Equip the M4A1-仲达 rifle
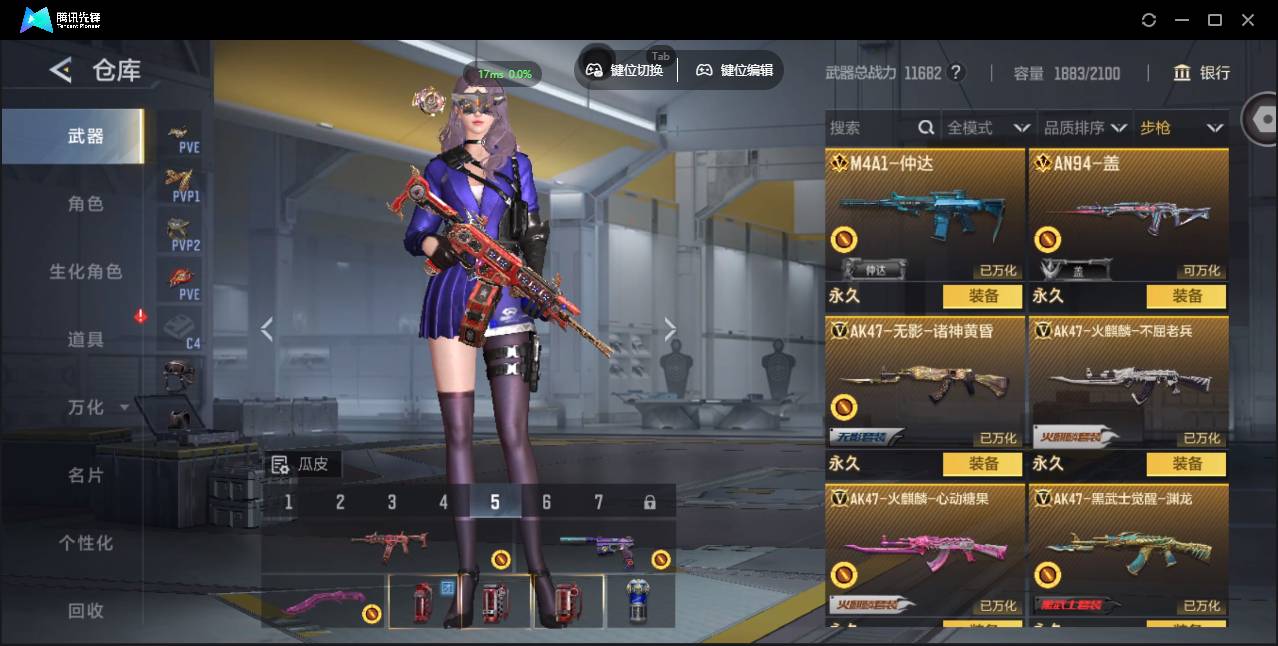Viewport: 1278px width, 646px height. (982, 296)
